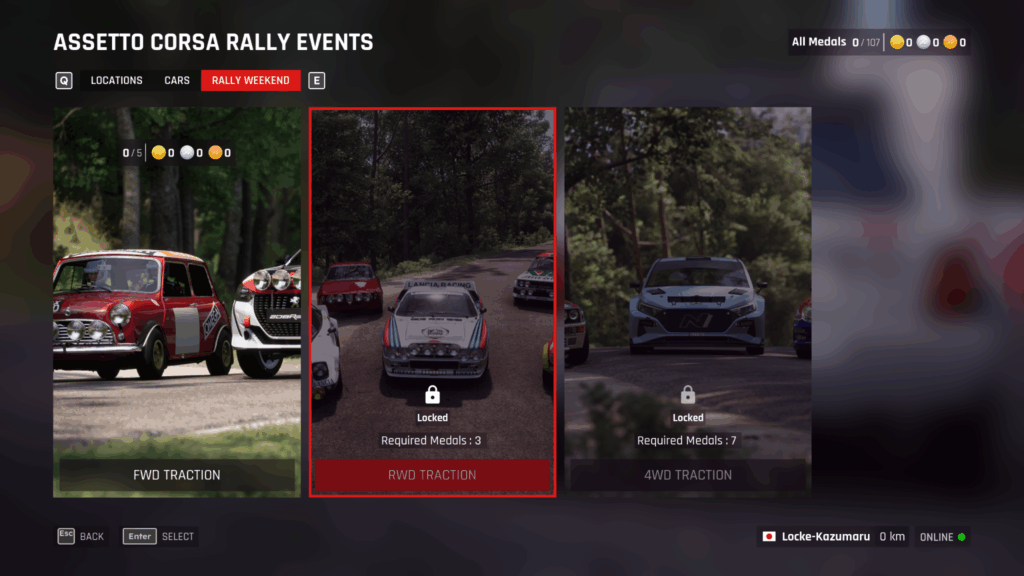Open the Cars tab
1024x576 pixels.
pyautogui.click(x=177, y=81)
